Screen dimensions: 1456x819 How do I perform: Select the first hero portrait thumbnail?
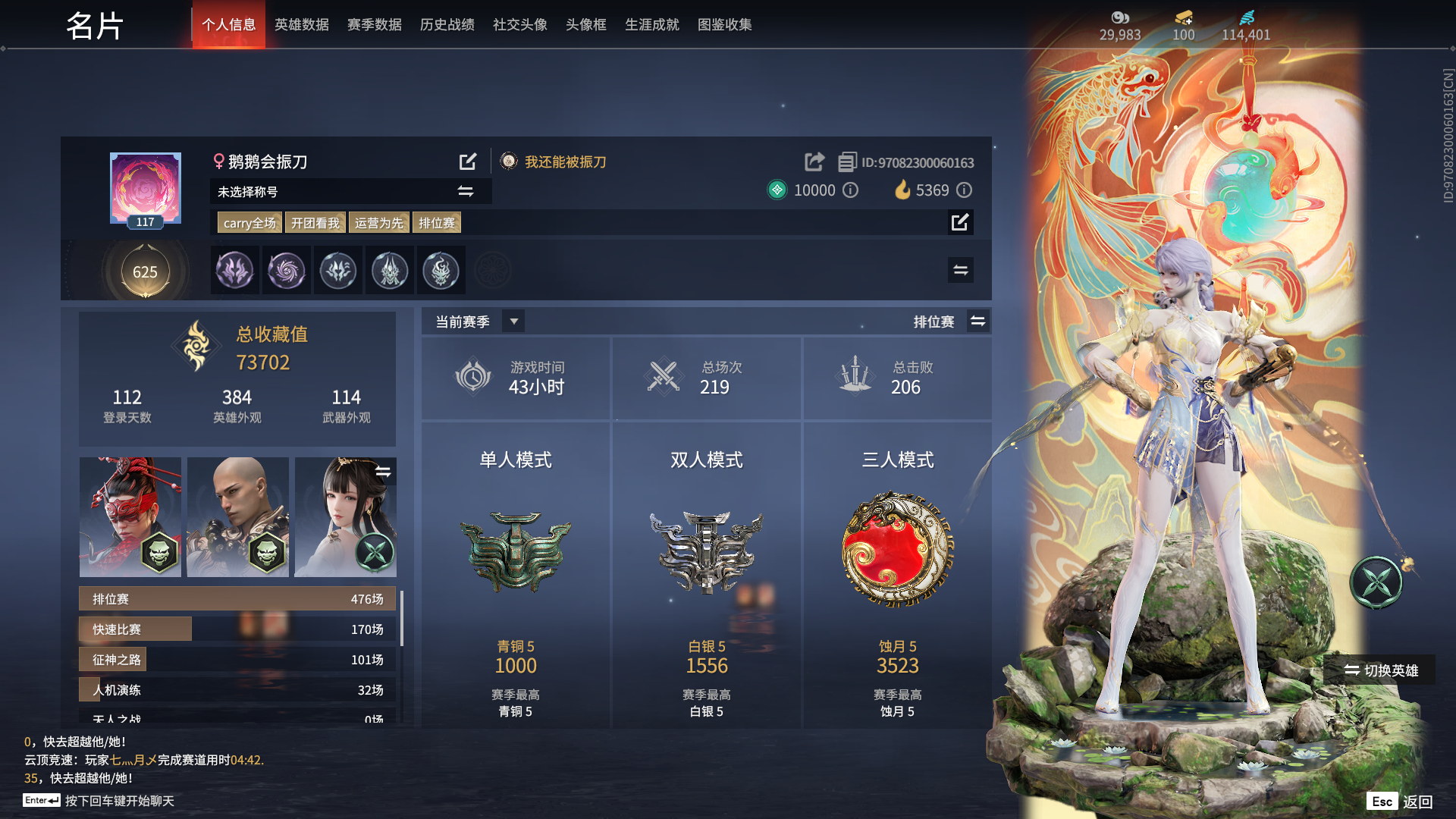(129, 516)
